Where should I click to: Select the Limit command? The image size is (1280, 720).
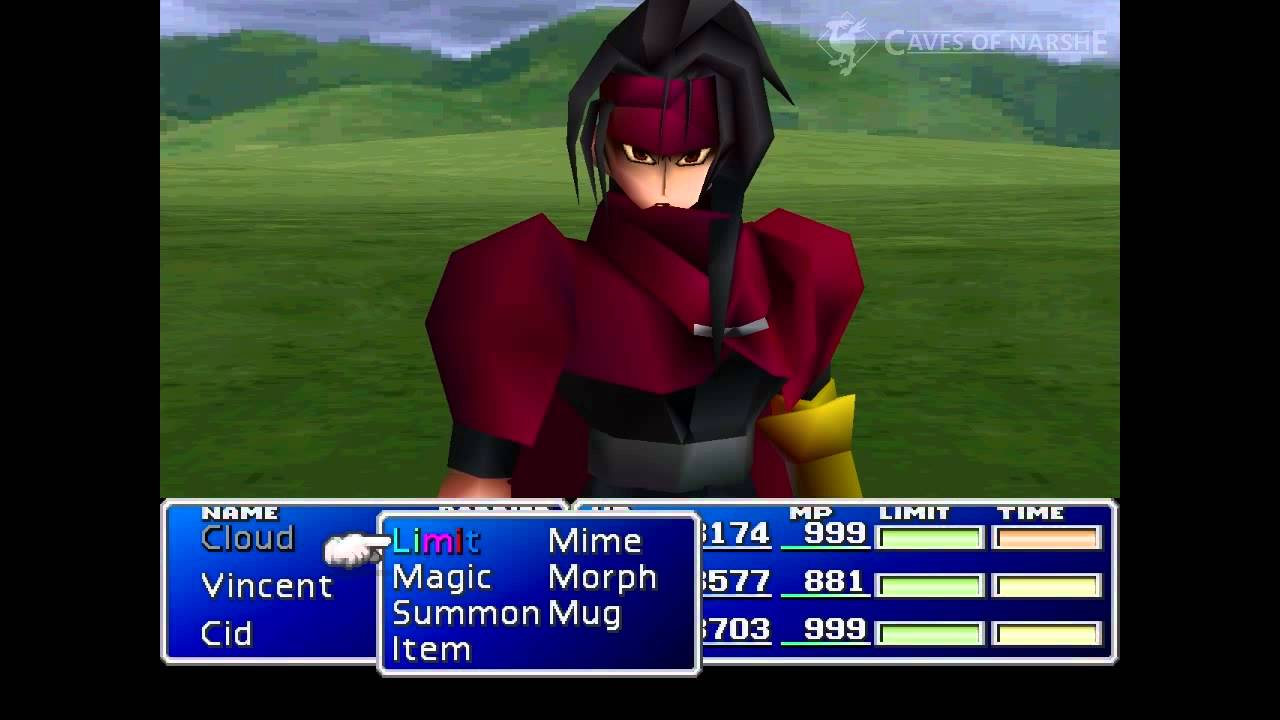pyautogui.click(x=436, y=541)
